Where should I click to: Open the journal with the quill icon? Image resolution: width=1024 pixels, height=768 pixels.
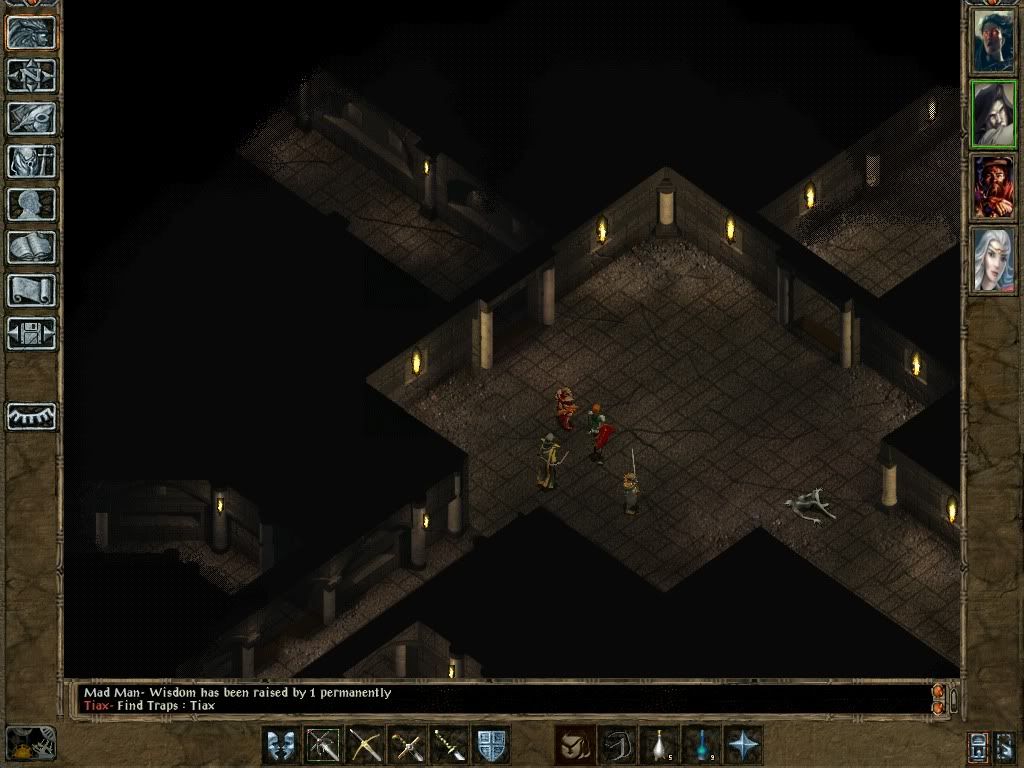tap(32, 118)
